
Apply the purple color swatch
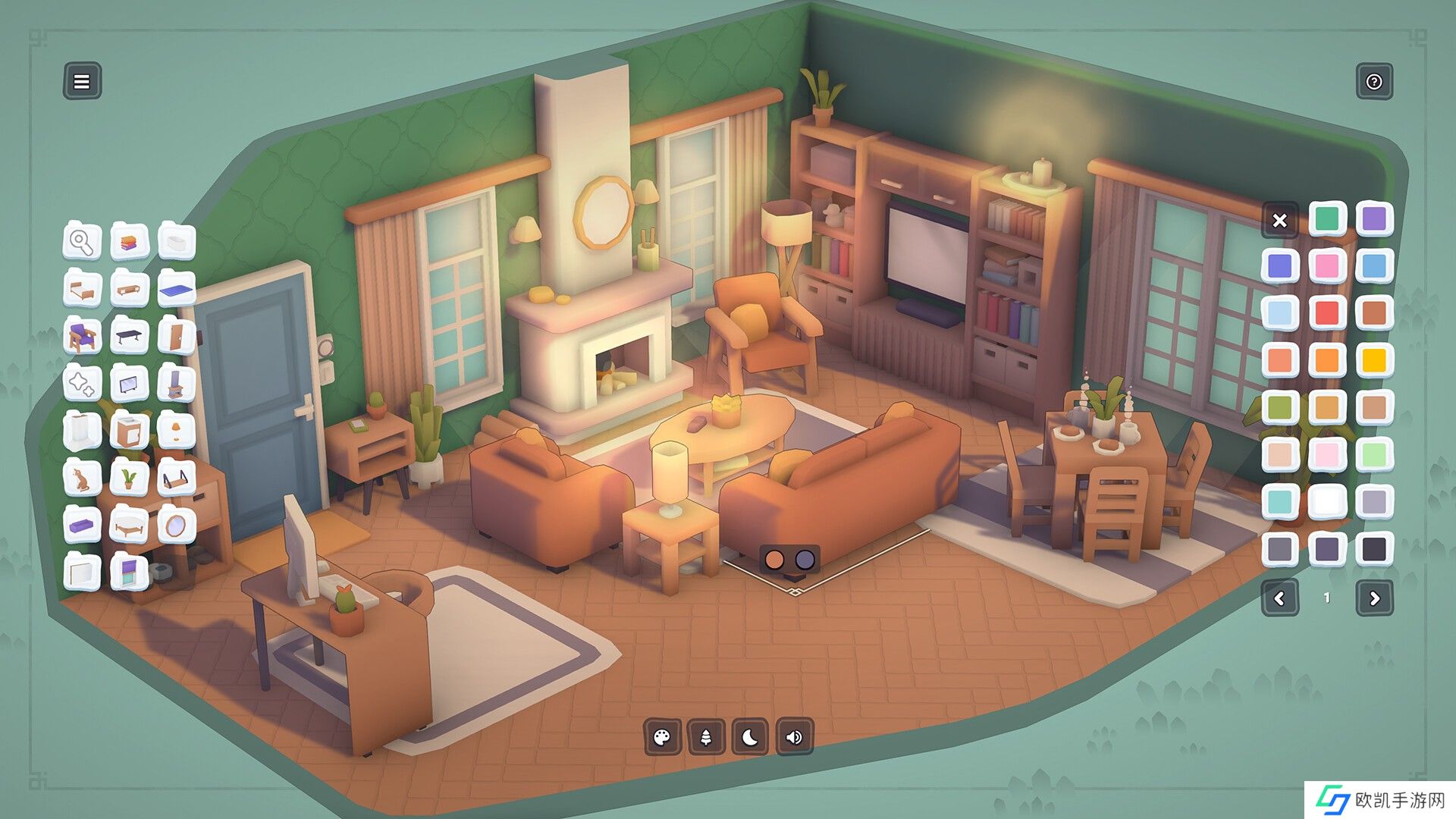tap(1373, 219)
